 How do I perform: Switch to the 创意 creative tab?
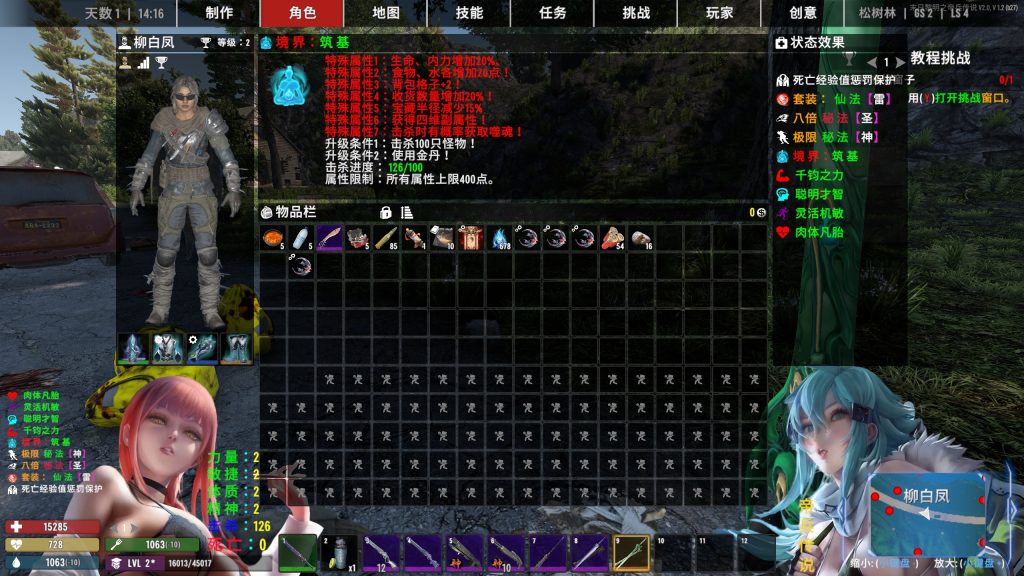coord(803,13)
